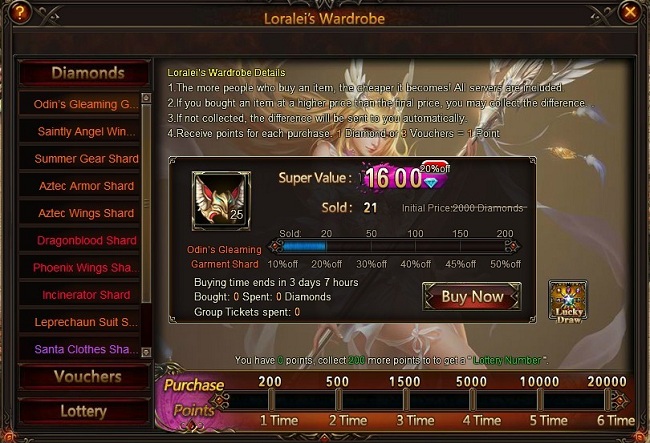Click the Odin's Gleaming Garment Shard item icon
Image resolution: width=650 pixels, height=443 pixels.
[220, 200]
